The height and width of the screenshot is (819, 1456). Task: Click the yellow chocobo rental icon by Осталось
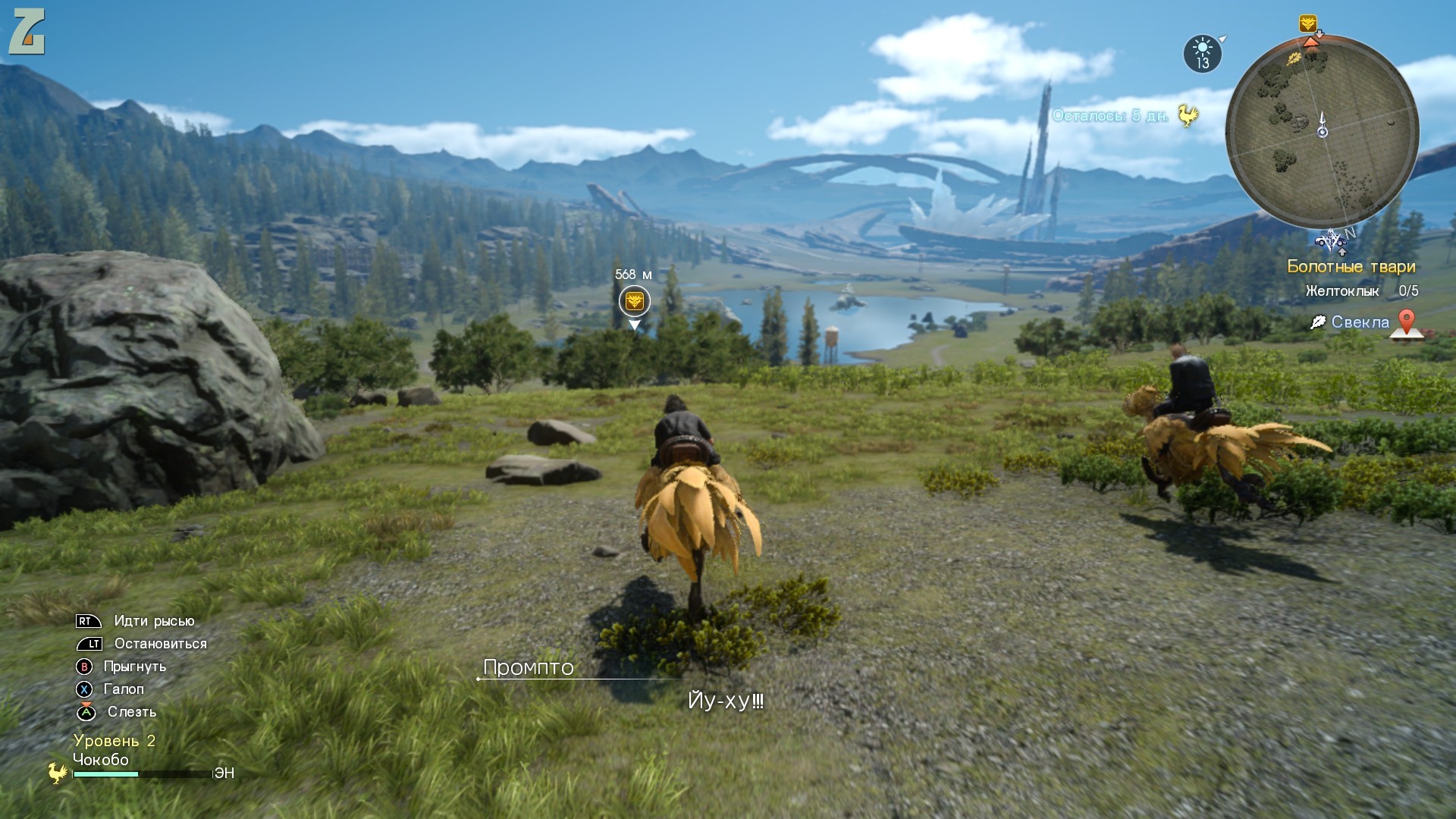click(x=1188, y=115)
